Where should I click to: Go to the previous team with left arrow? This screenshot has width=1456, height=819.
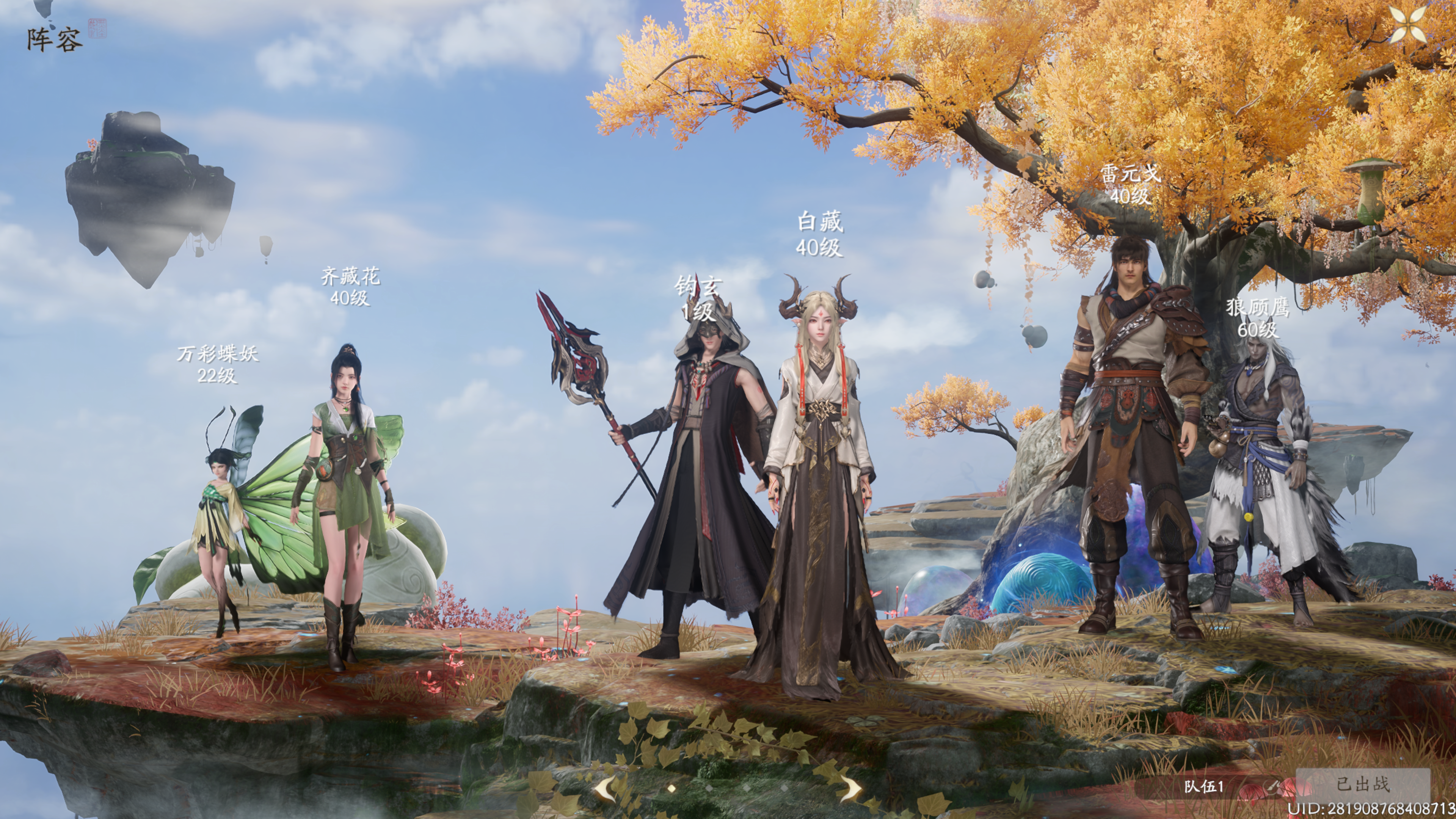(x=606, y=787)
